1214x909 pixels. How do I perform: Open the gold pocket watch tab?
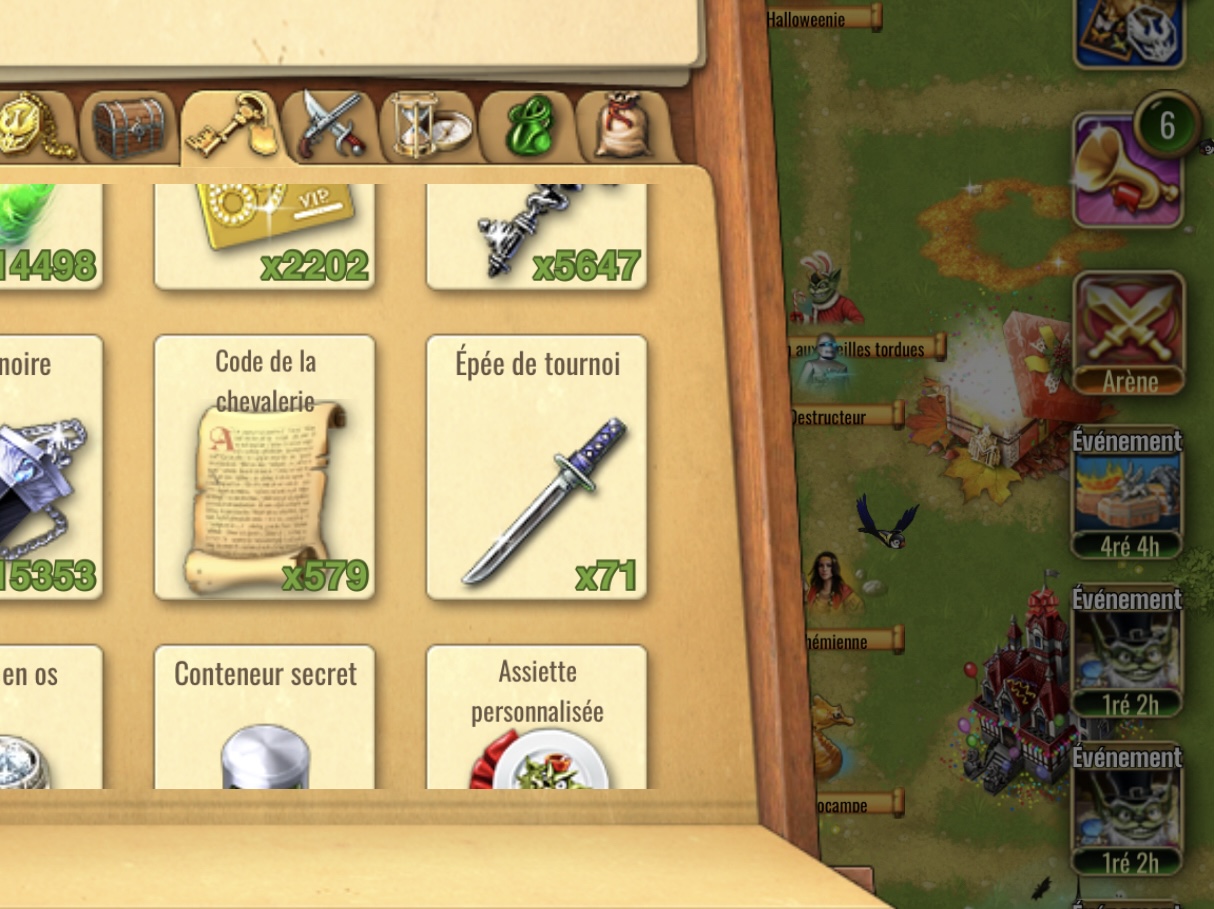(x=35, y=127)
